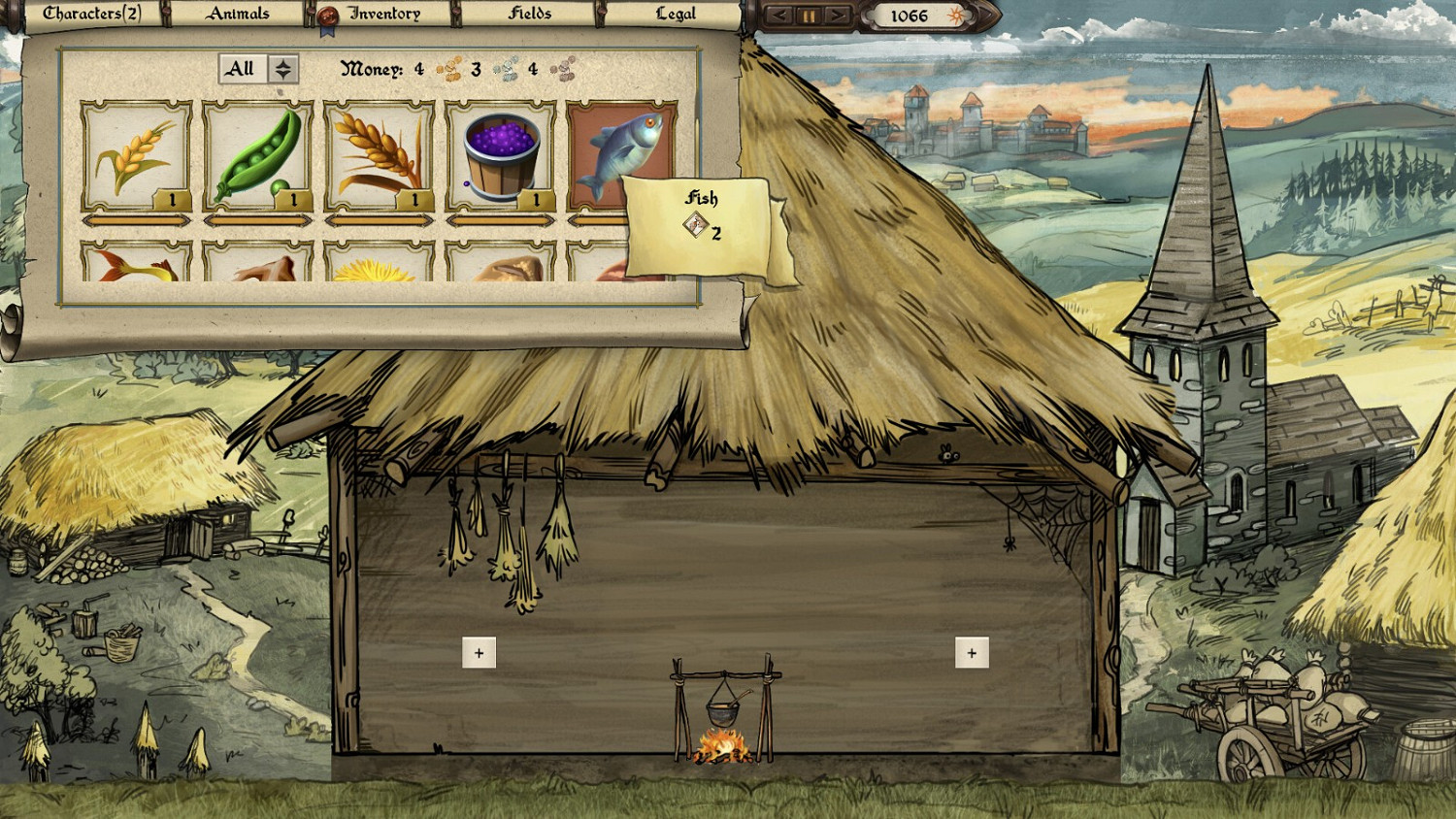
Task: Switch to the Animals tab
Action: 238,13
